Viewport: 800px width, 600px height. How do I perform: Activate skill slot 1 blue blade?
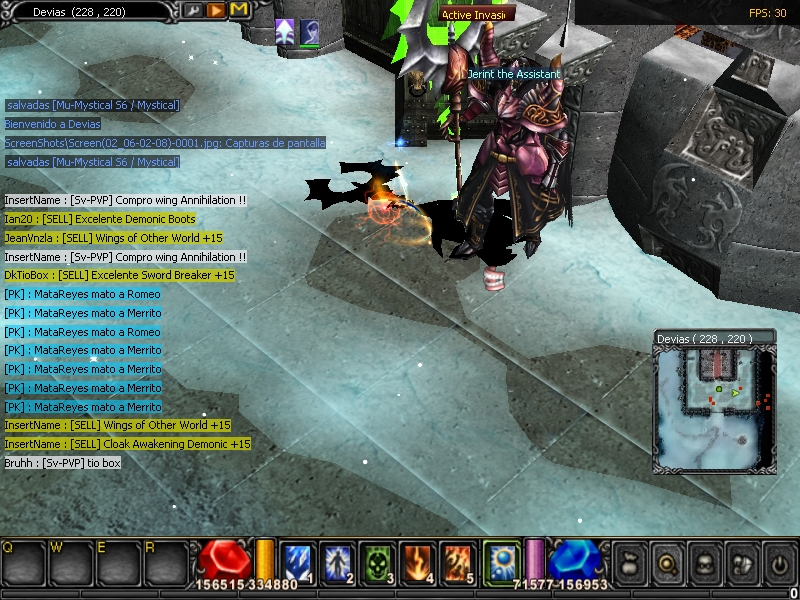point(299,562)
